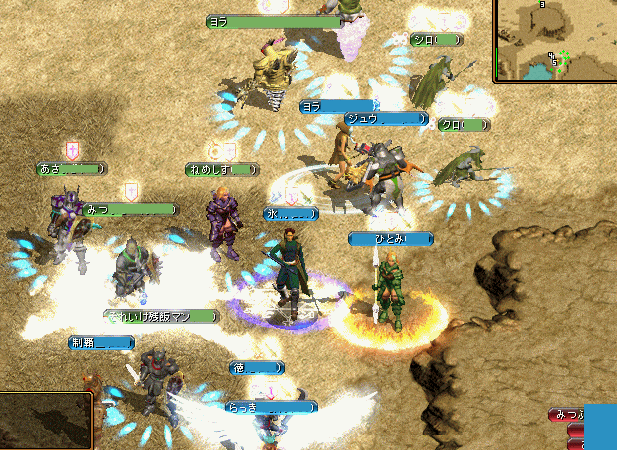This screenshot has height=450, width=617.
Task: Select the ひとみ player name tag
Action: (x=391, y=239)
